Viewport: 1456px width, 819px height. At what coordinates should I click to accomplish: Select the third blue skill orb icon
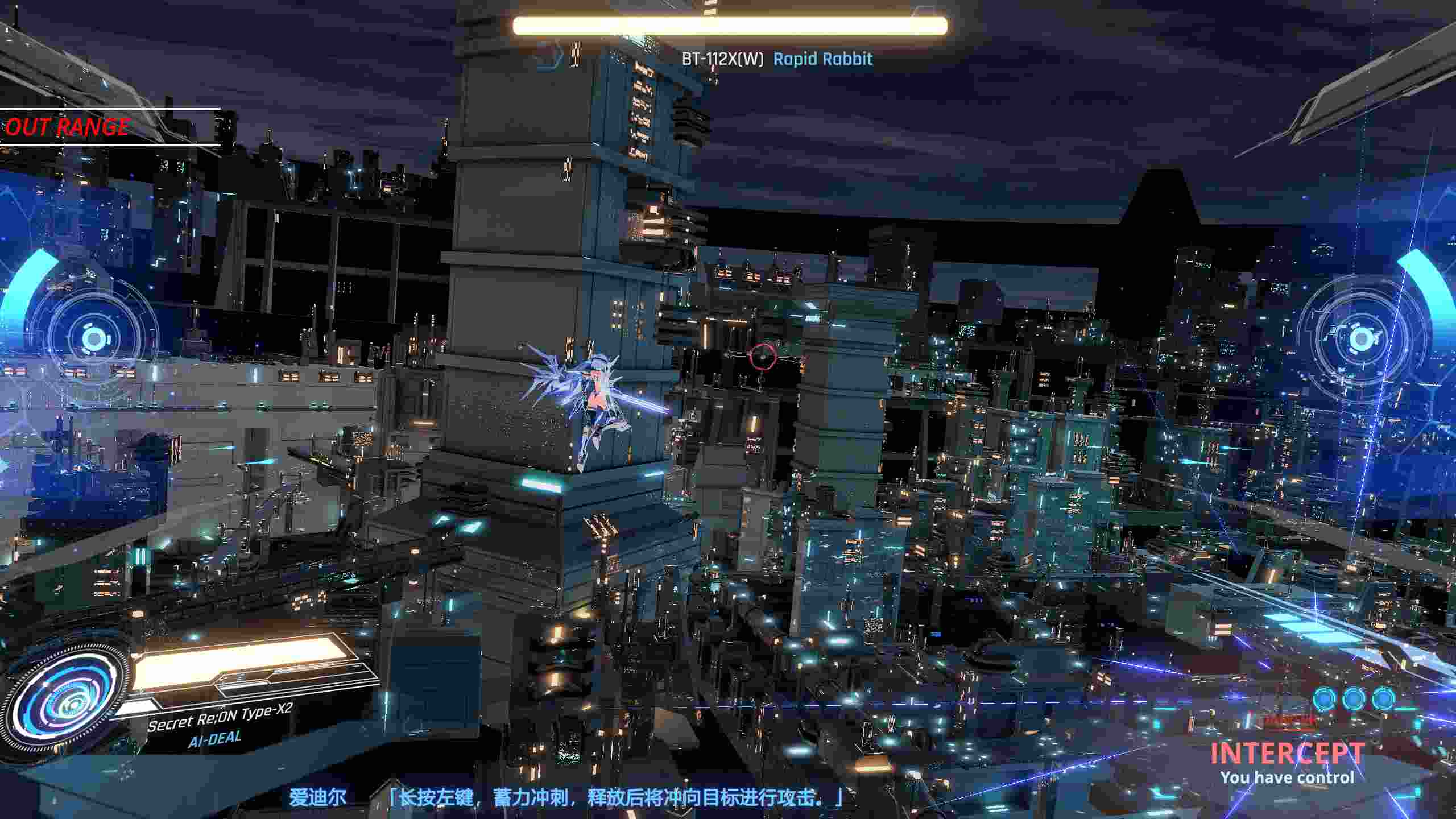1384,698
